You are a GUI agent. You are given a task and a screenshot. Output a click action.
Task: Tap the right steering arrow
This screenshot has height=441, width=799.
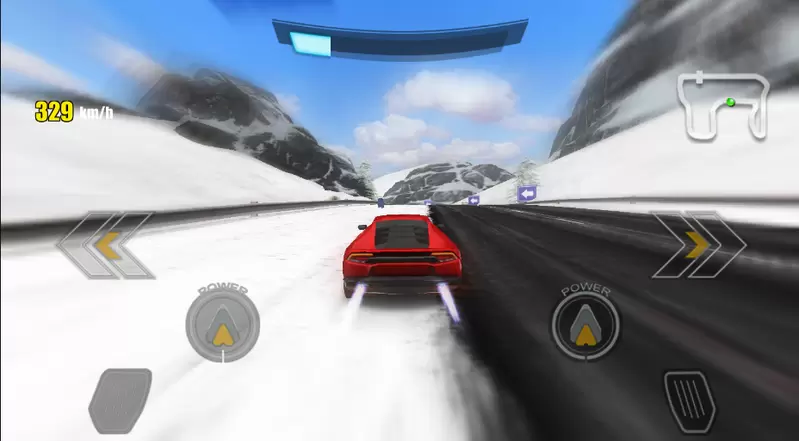[x=697, y=245]
